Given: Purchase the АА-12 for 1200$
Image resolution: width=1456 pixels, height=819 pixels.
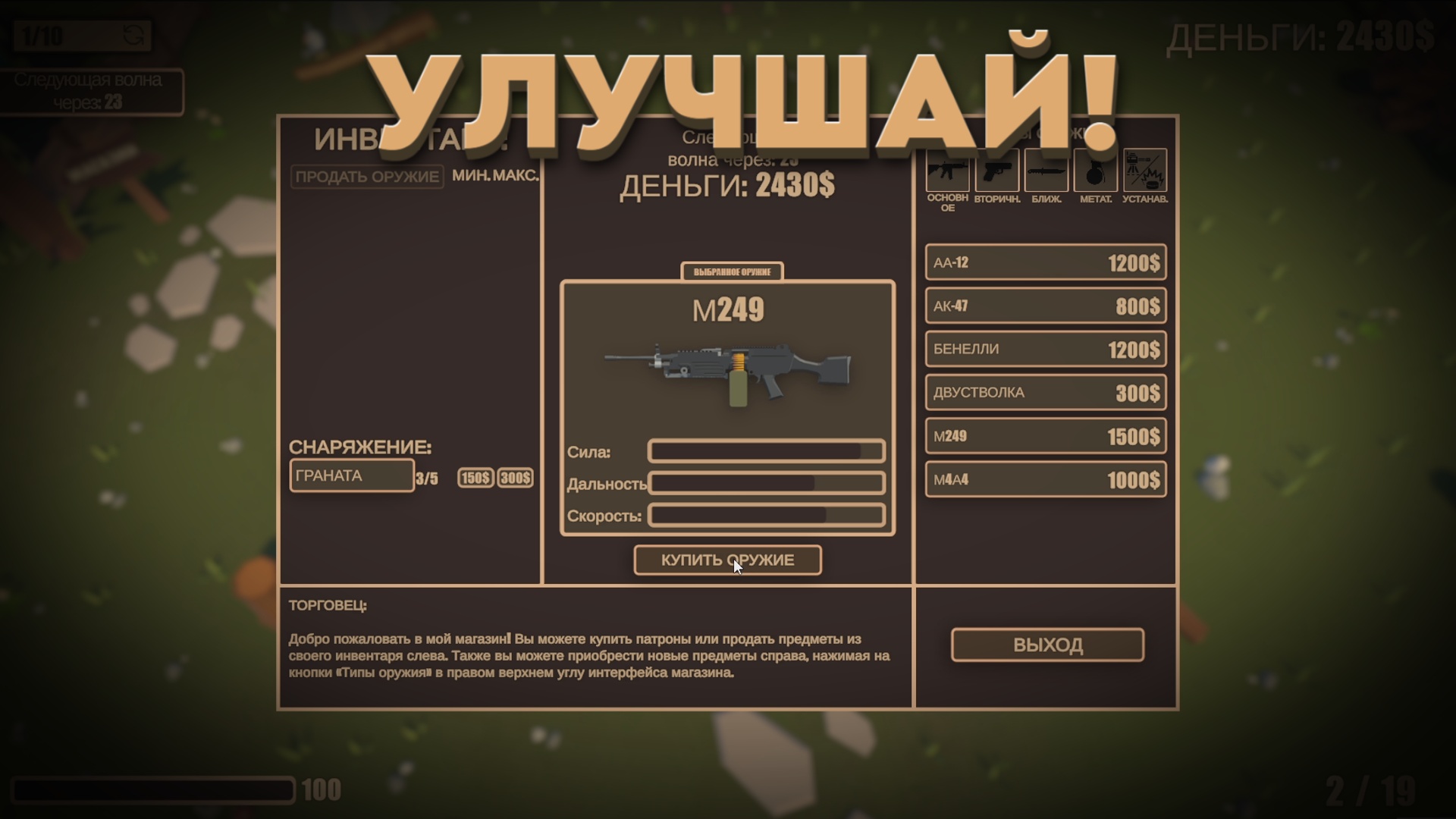Looking at the screenshot, I should (1045, 262).
